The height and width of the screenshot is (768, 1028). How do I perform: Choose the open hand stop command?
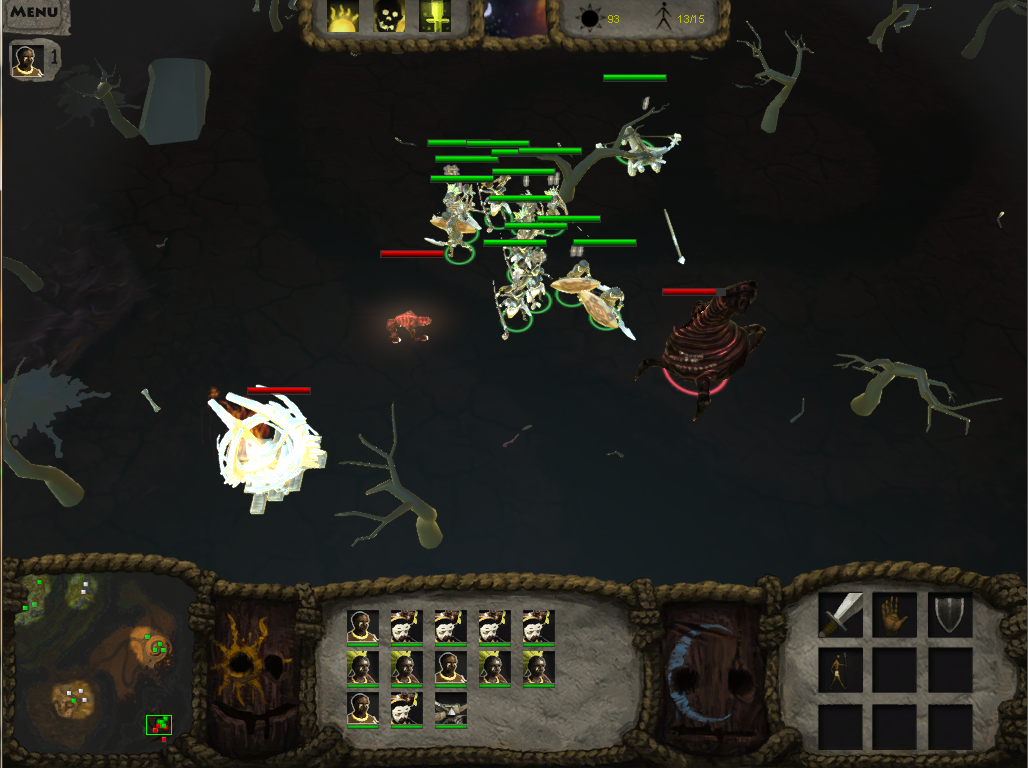coord(895,615)
